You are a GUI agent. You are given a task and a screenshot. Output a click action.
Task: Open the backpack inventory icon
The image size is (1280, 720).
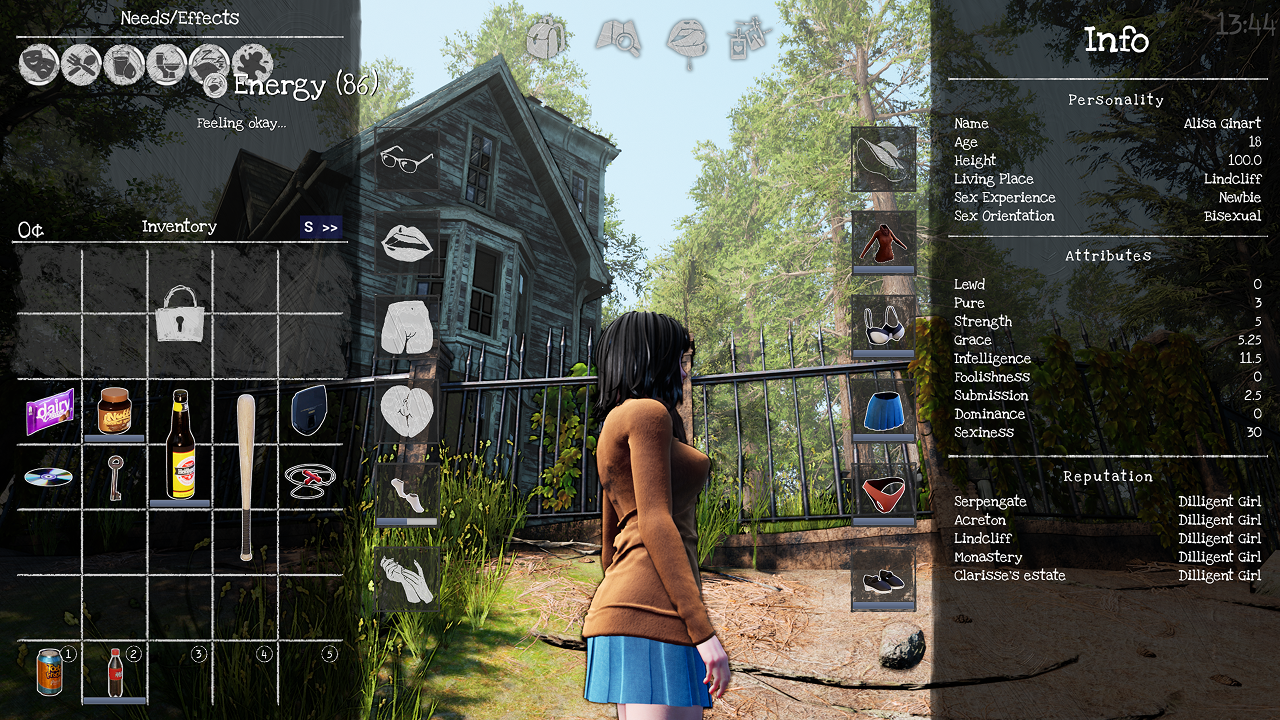tap(546, 40)
